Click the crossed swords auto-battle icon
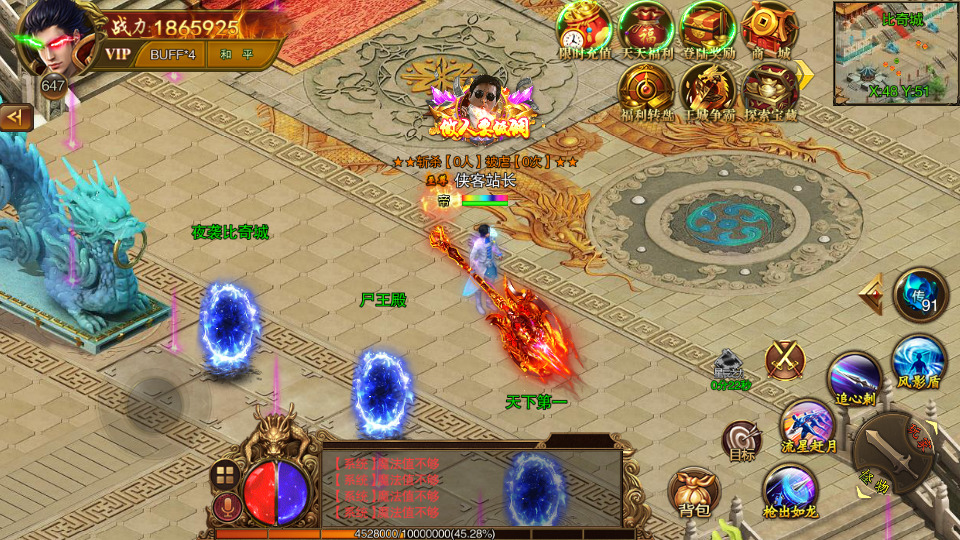 pos(785,360)
